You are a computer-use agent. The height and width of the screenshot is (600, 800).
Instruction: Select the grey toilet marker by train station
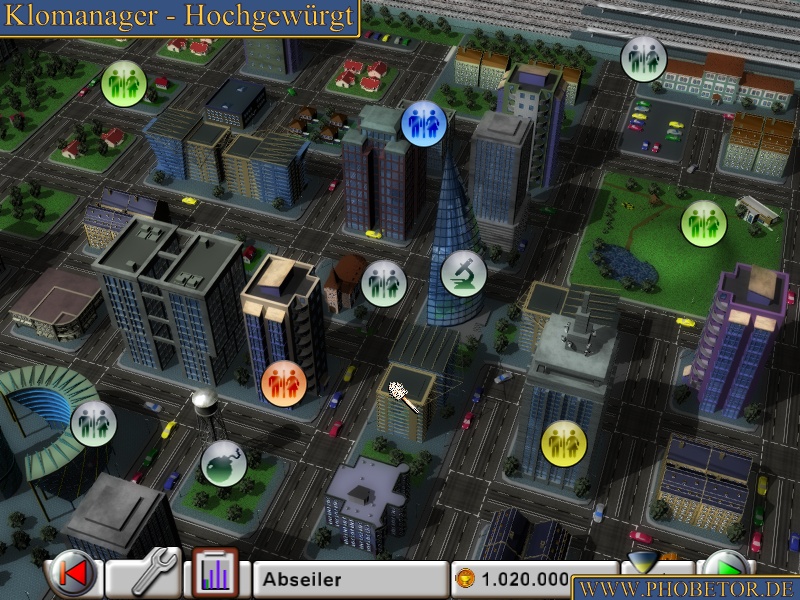[643, 58]
